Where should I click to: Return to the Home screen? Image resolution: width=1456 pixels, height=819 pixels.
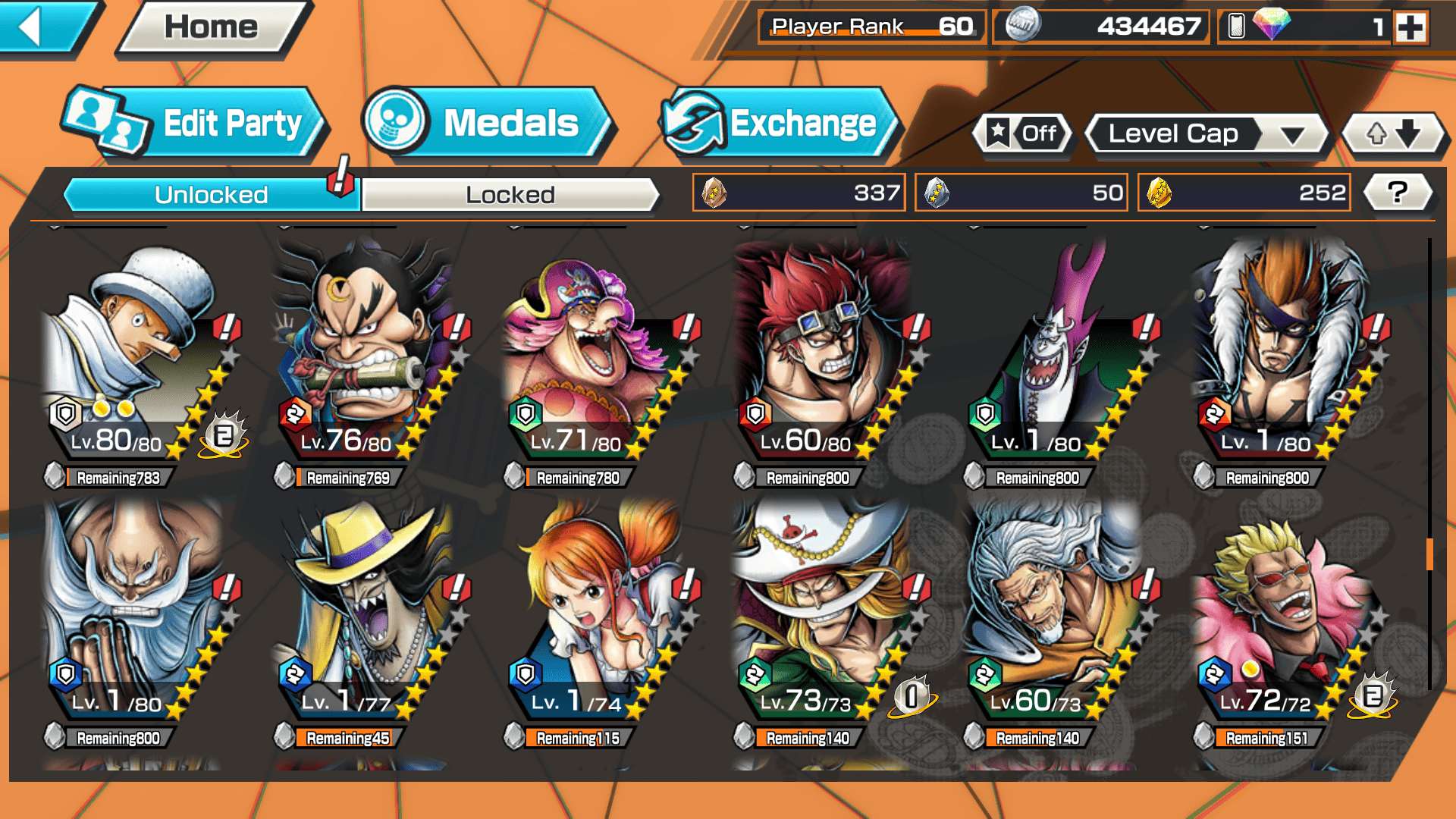pyautogui.click(x=212, y=27)
